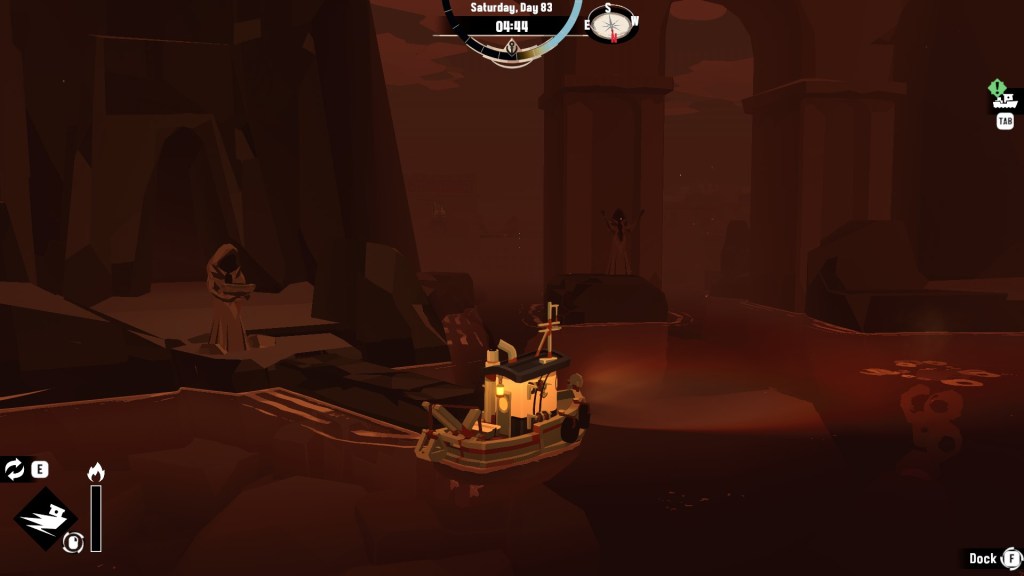Click the compass in the top HUD
The image size is (1024, 576).
coord(611,23)
